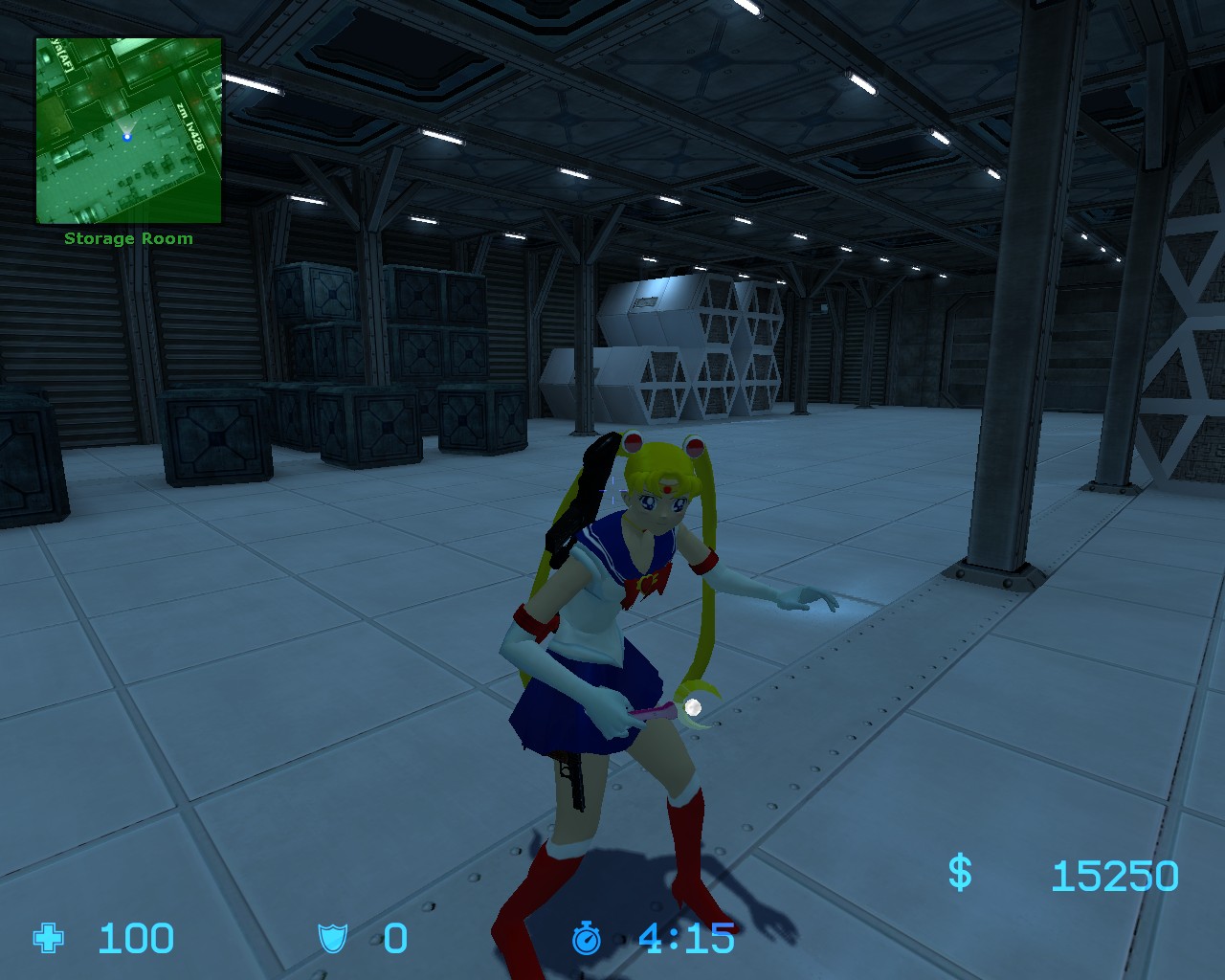This screenshot has height=980, width=1225.
Task: Click the money amount 15250
Action: [1118, 873]
